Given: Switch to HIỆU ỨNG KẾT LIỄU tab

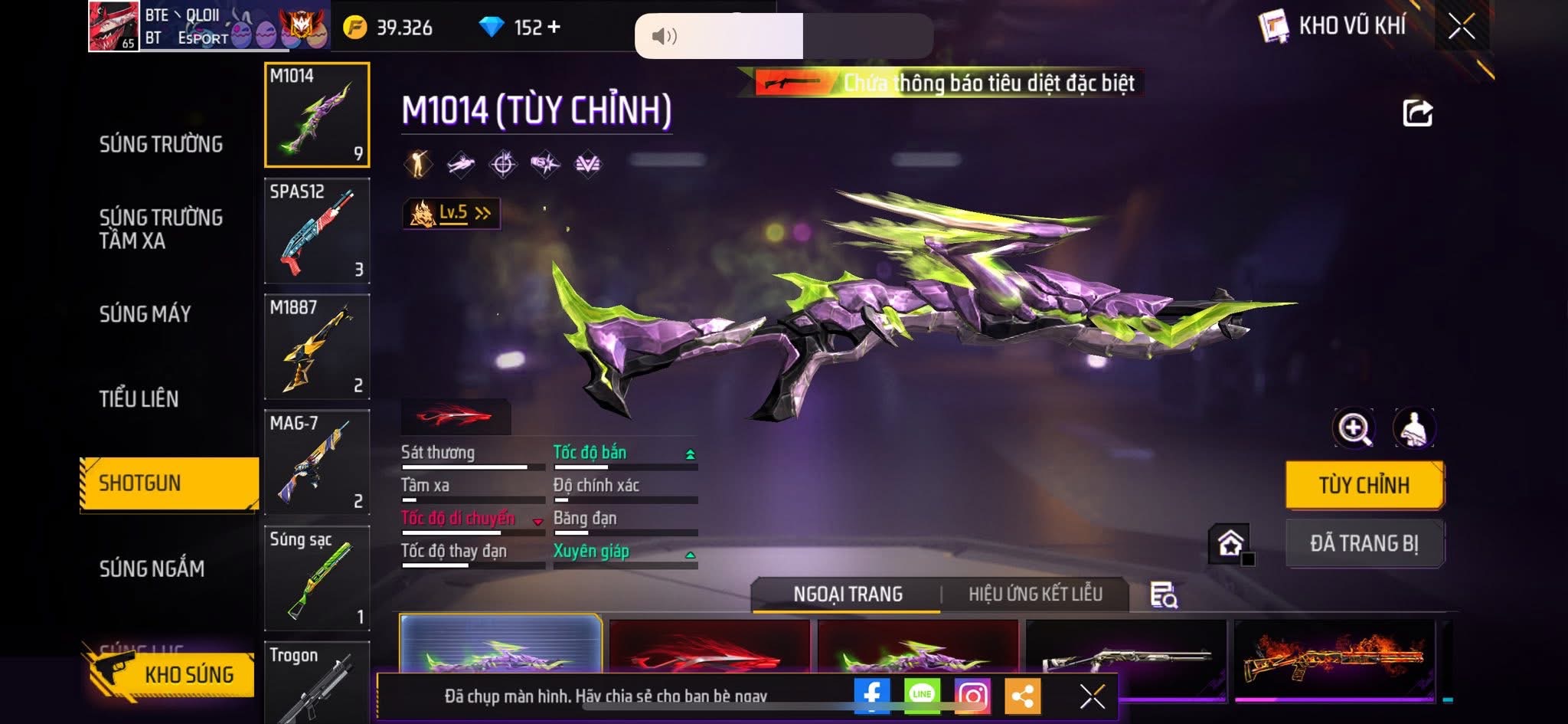Looking at the screenshot, I should [1035, 595].
